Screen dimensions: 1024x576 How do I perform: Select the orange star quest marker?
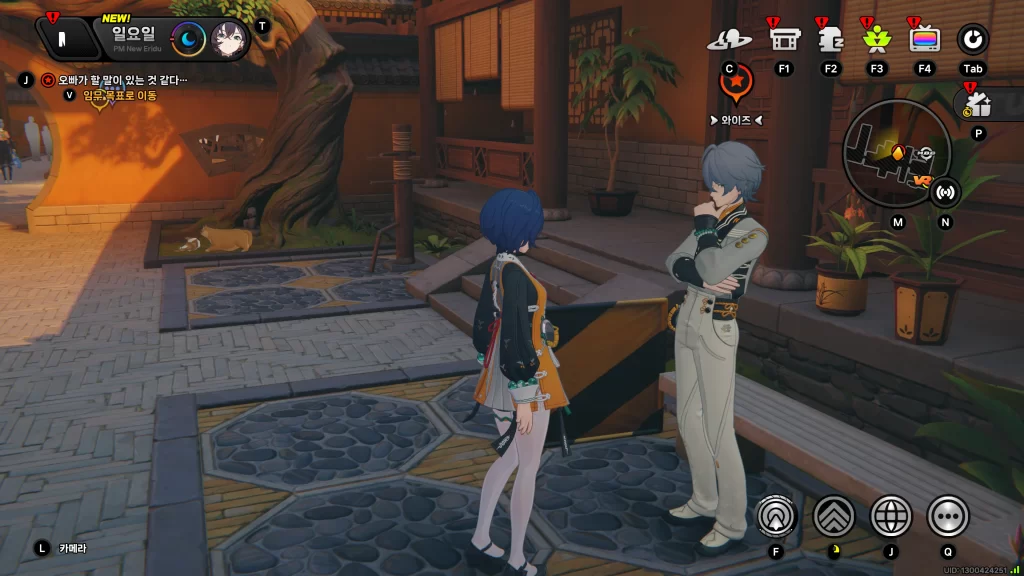pyautogui.click(x=736, y=84)
